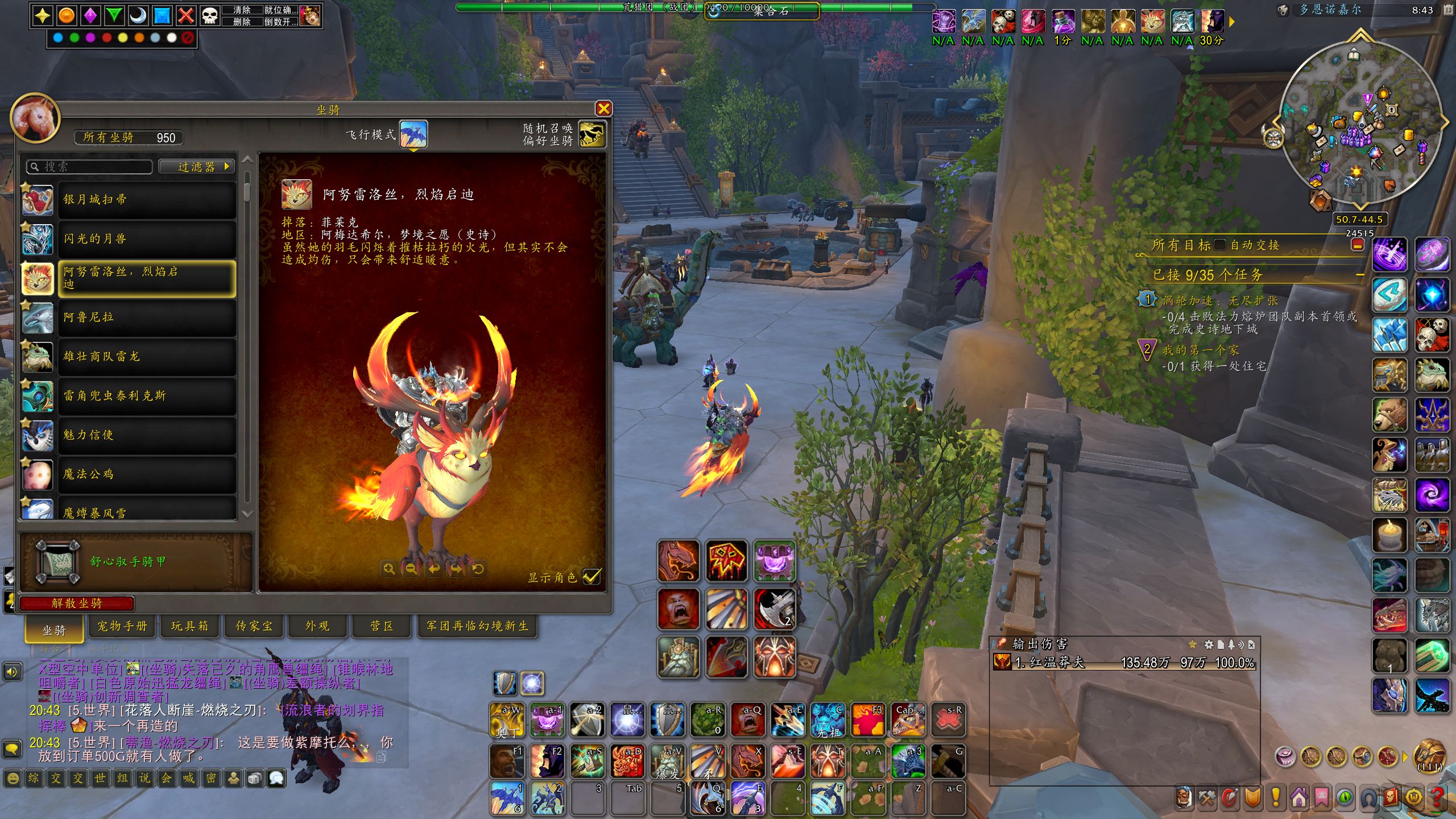This screenshot has width=1456, height=819.
Task: Switch to the 传家宝 tab
Action: (x=254, y=626)
